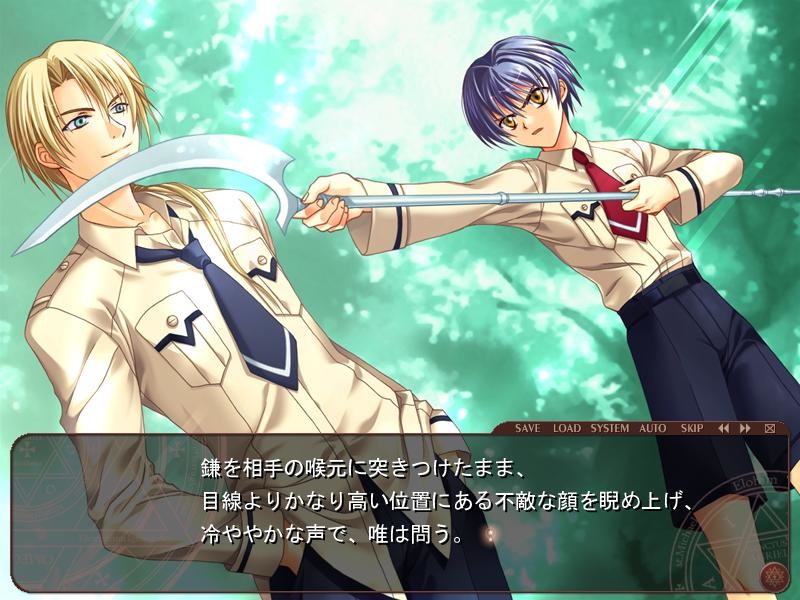Activate SKIP to fast-forward dialogue

point(692,428)
